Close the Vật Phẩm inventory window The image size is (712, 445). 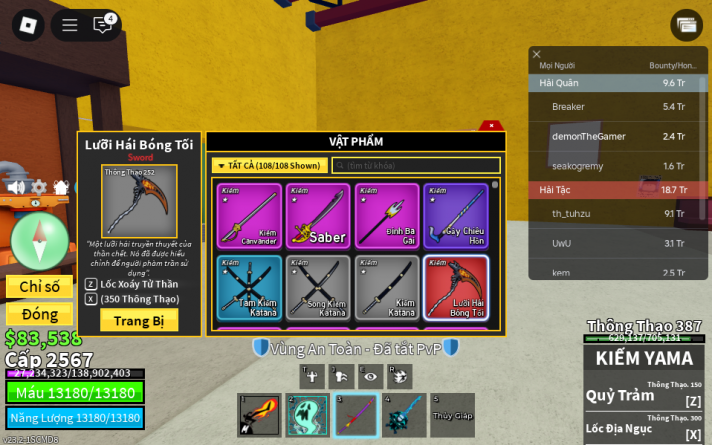click(x=491, y=126)
